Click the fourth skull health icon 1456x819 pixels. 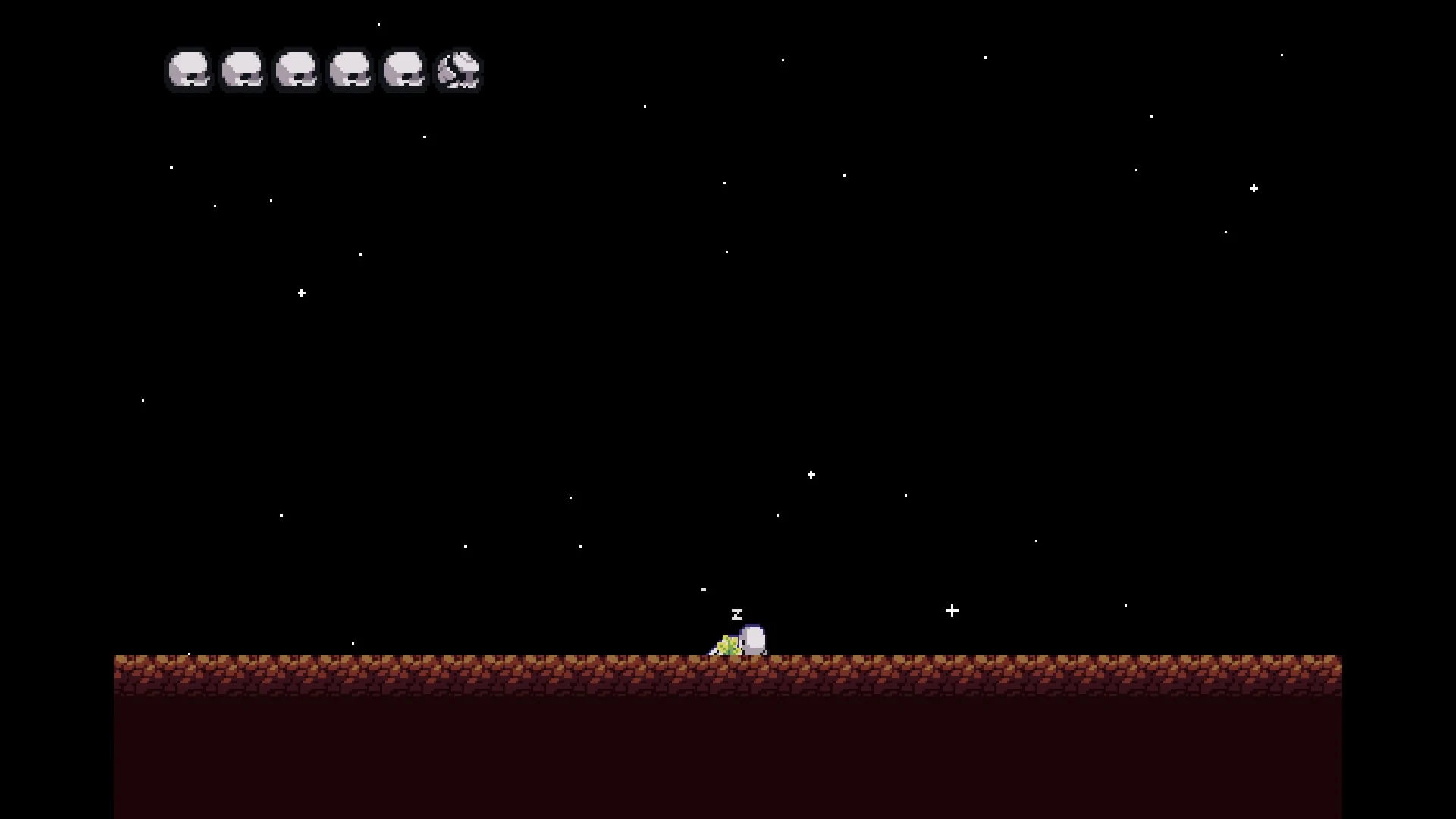point(350,70)
